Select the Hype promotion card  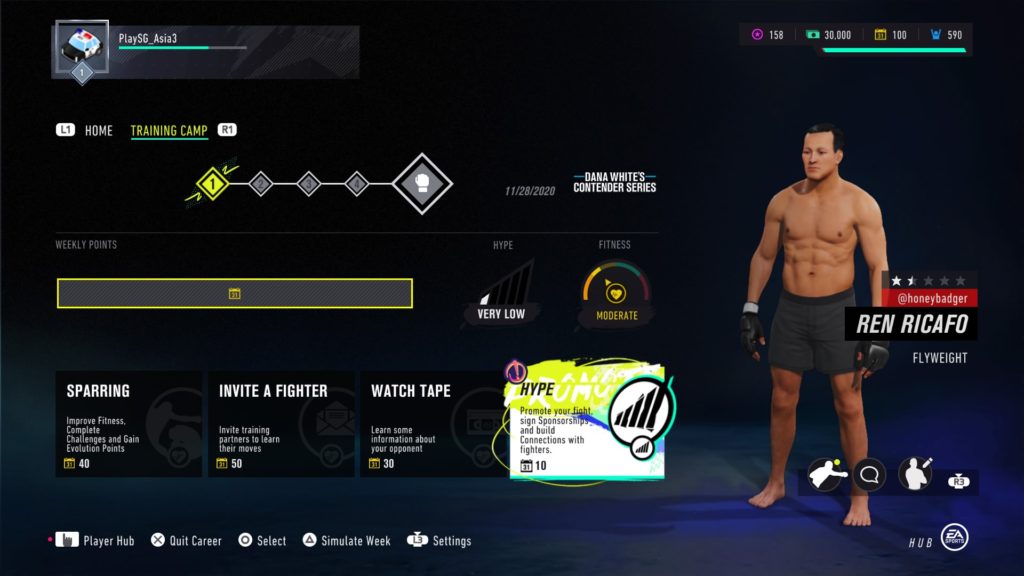587,422
